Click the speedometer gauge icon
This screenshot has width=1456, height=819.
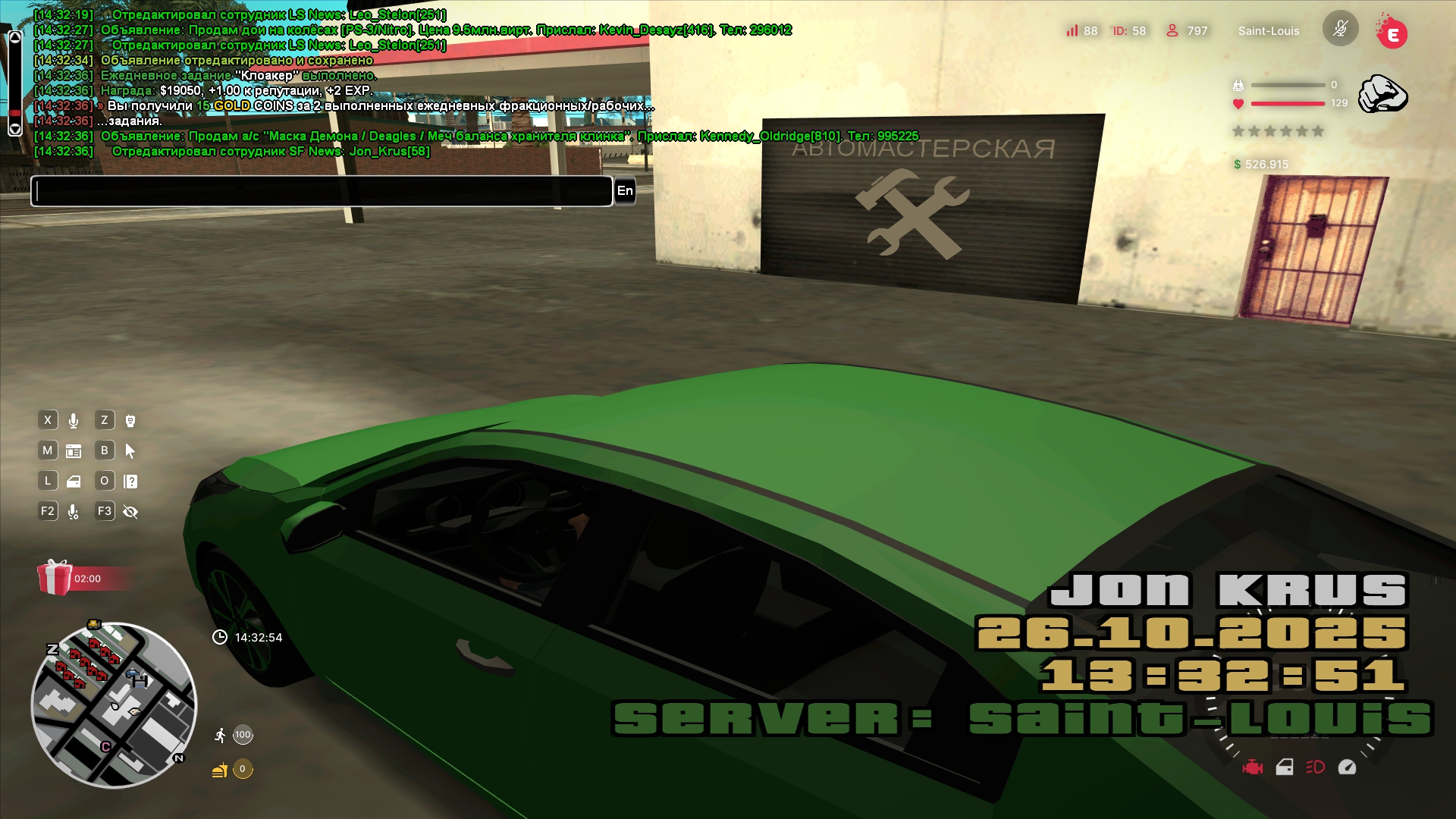tap(1347, 767)
